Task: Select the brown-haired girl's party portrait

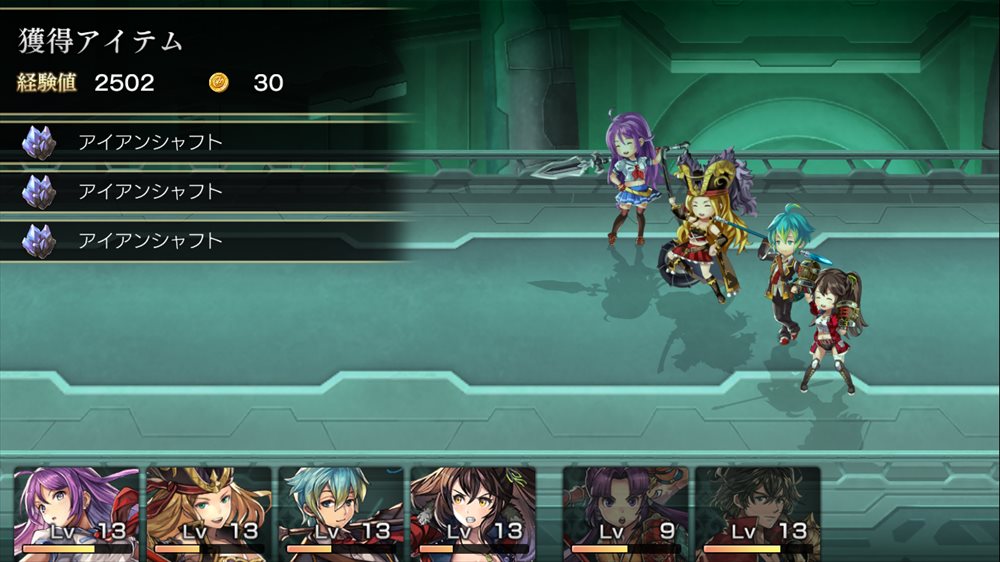Action: tap(472, 510)
